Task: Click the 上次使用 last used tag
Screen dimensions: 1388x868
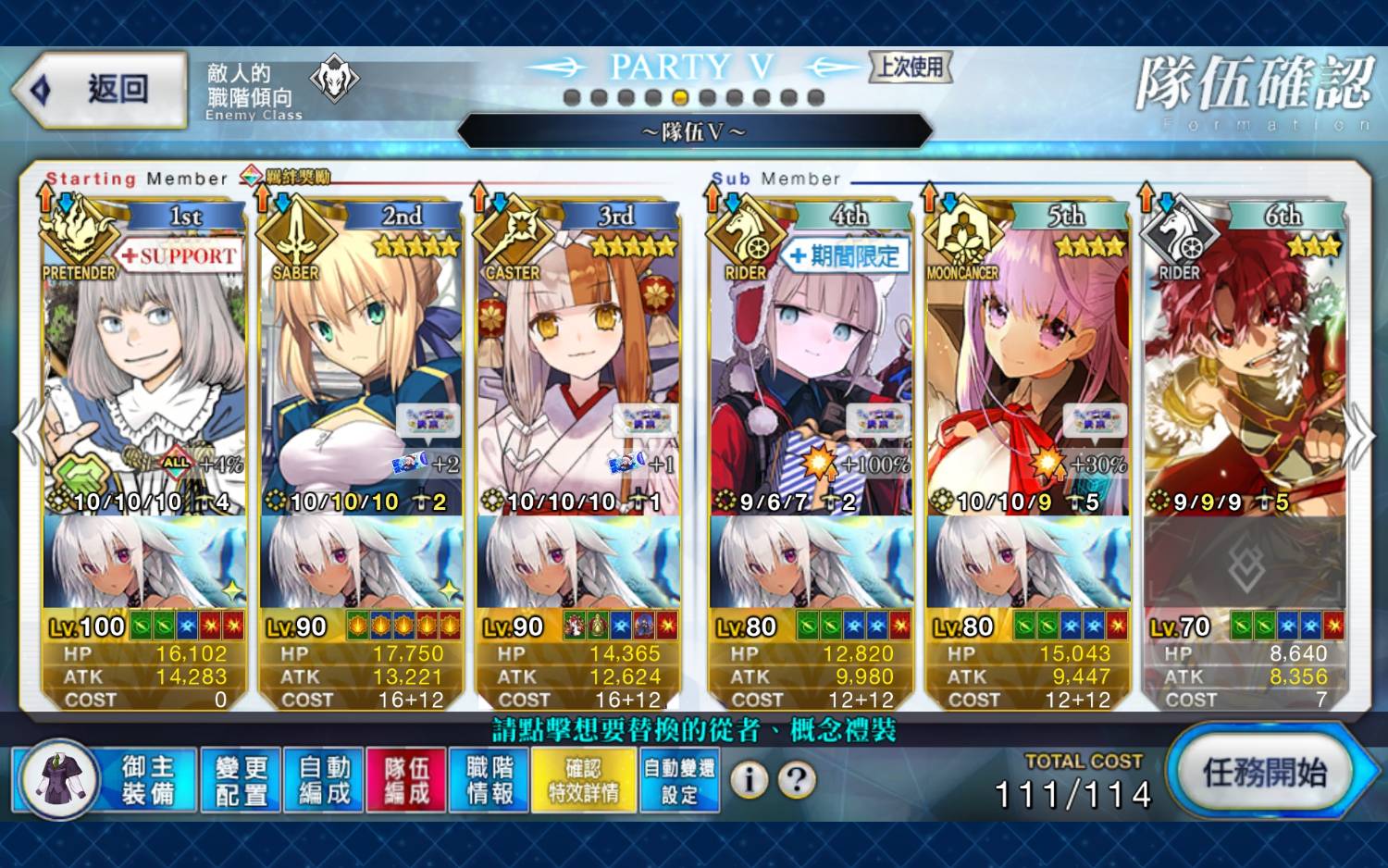Action: click(911, 67)
